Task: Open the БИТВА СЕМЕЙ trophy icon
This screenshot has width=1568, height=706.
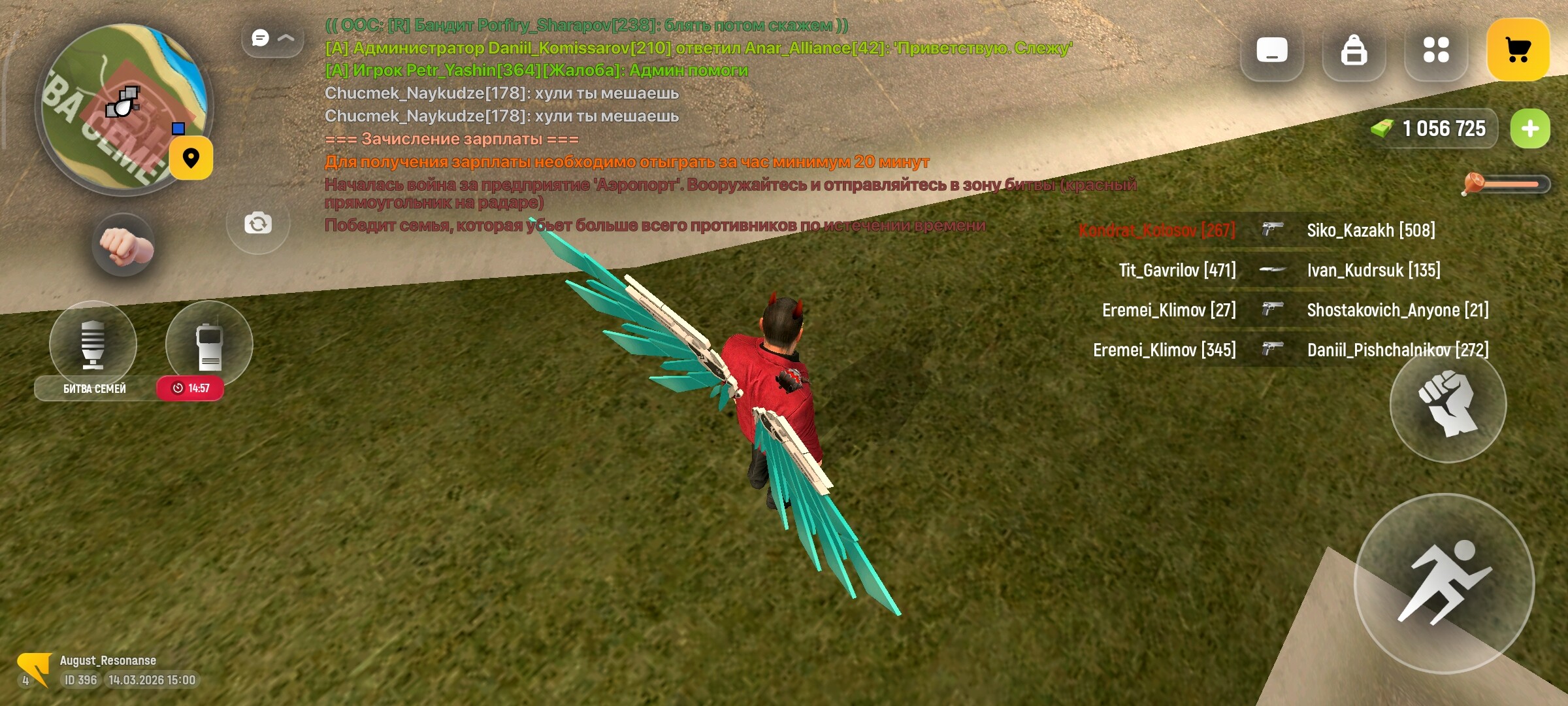Action: point(93,343)
